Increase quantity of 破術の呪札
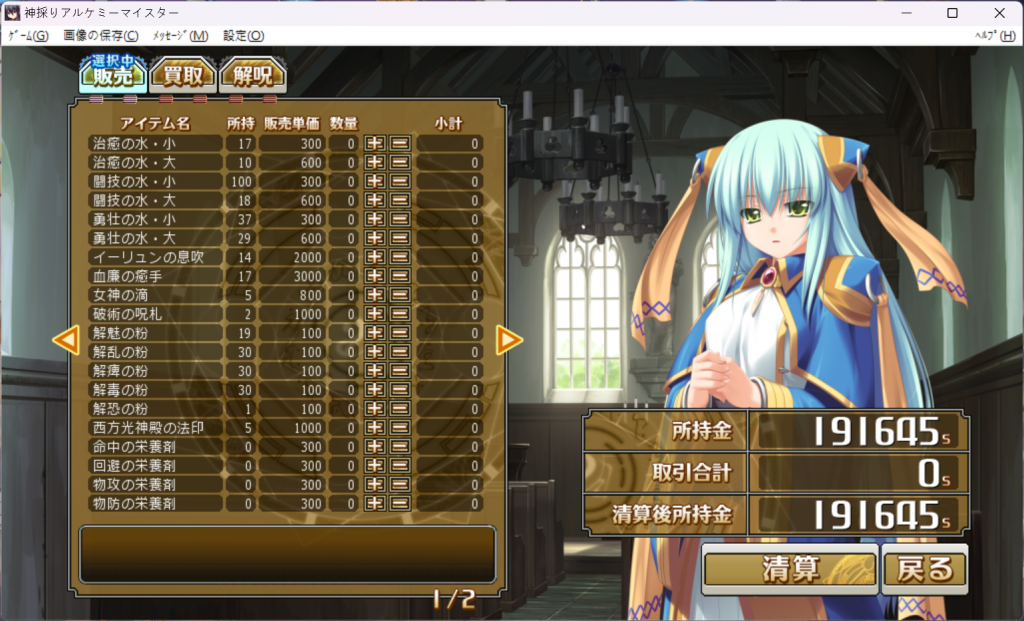Image resolution: width=1024 pixels, height=621 pixels. coord(375,315)
